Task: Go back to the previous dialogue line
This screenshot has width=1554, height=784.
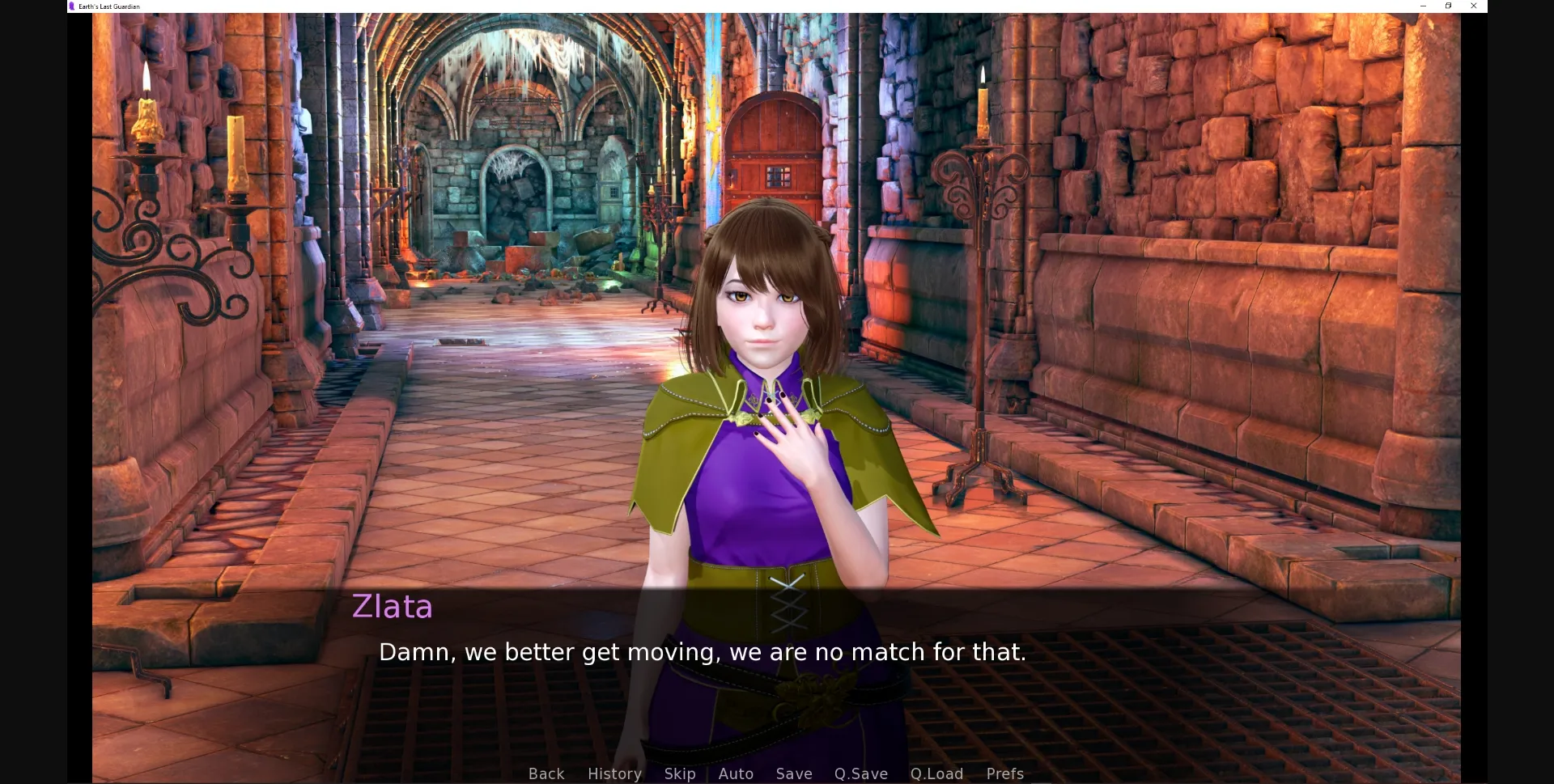Action: tap(546, 773)
